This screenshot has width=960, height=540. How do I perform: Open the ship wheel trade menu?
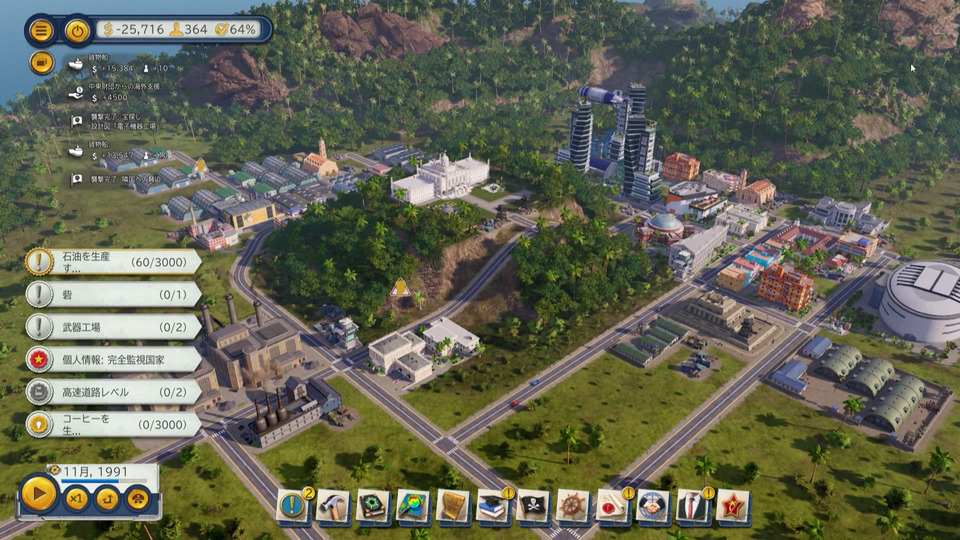(x=573, y=506)
